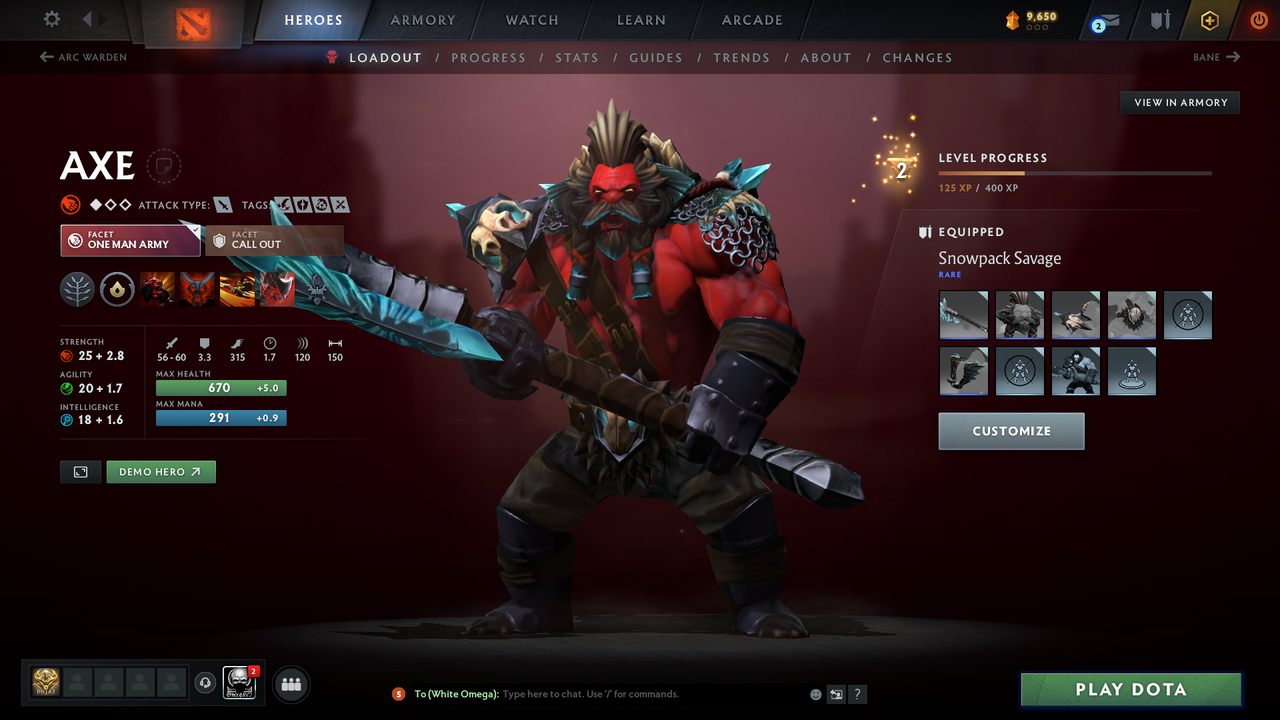Click the Level Progress XP bar
This screenshot has width=1280, height=720.
pyautogui.click(x=1075, y=172)
